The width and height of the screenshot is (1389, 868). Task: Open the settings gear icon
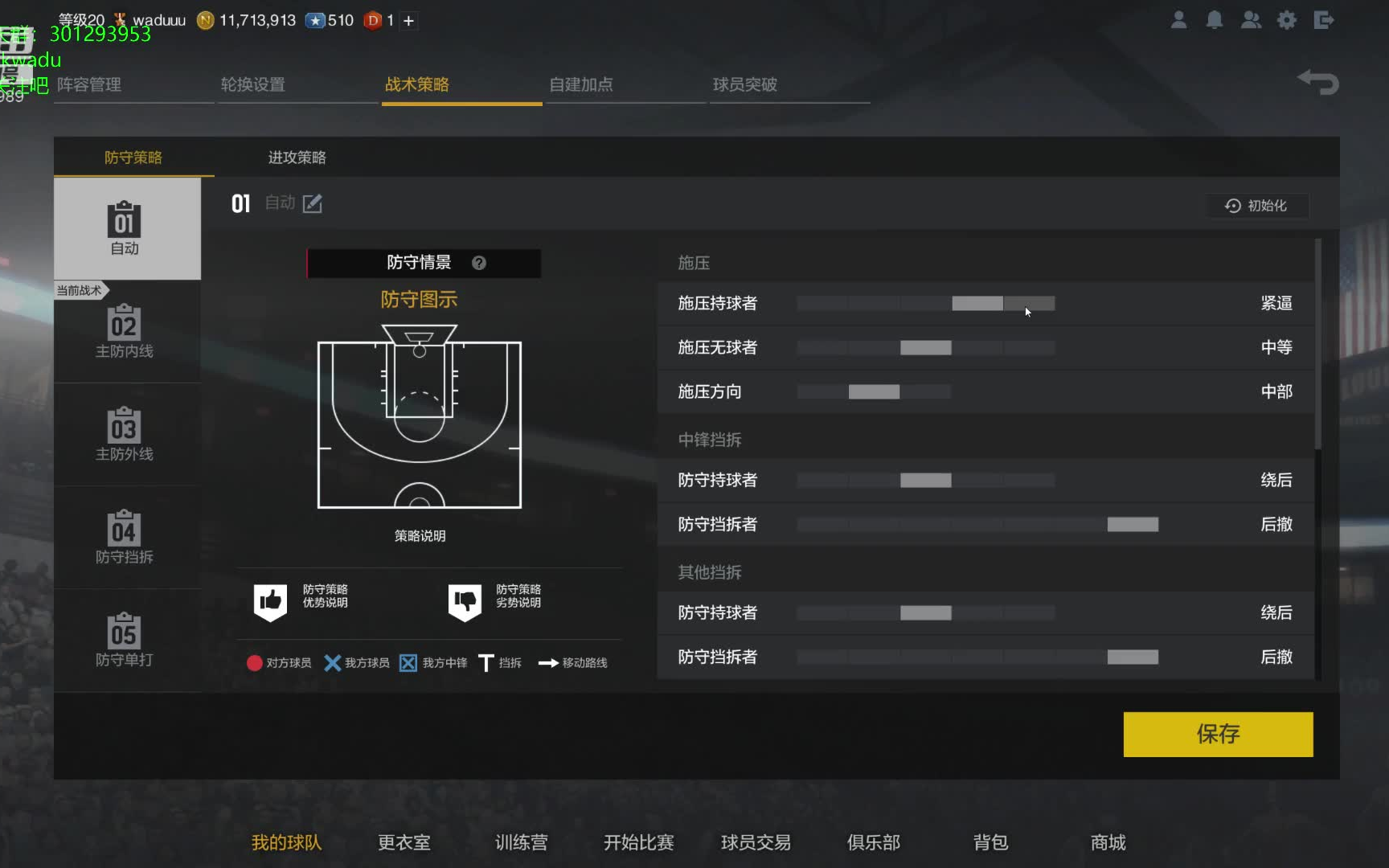1287,20
